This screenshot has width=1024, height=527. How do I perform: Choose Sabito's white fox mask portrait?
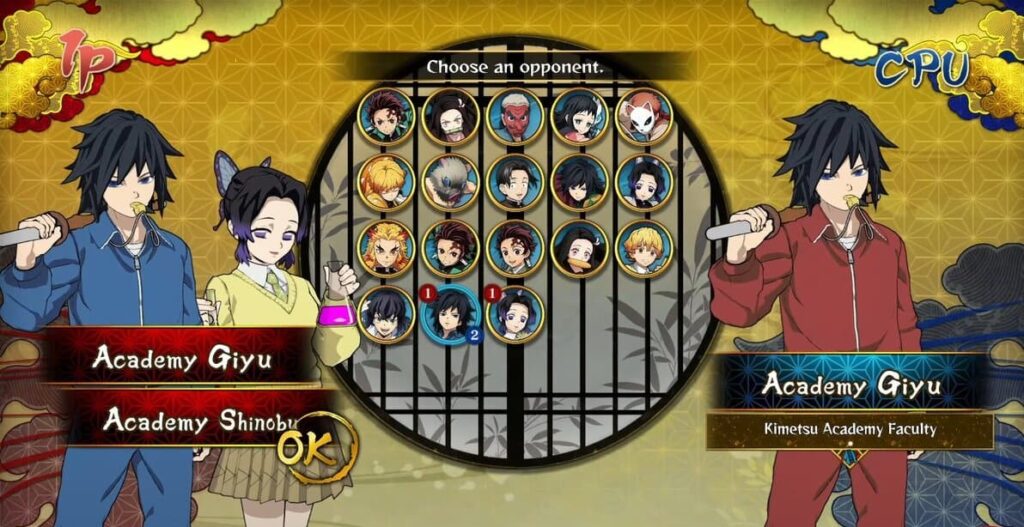click(x=644, y=116)
